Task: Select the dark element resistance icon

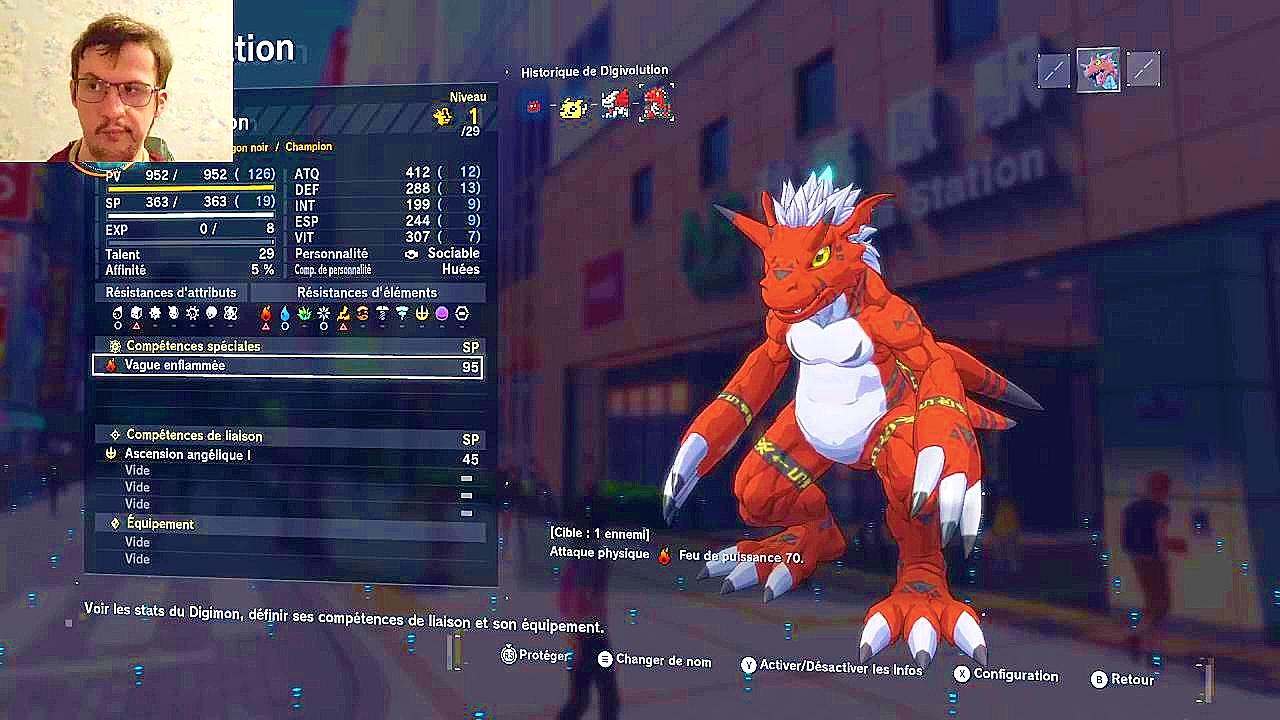Action: click(x=441, y=312)
